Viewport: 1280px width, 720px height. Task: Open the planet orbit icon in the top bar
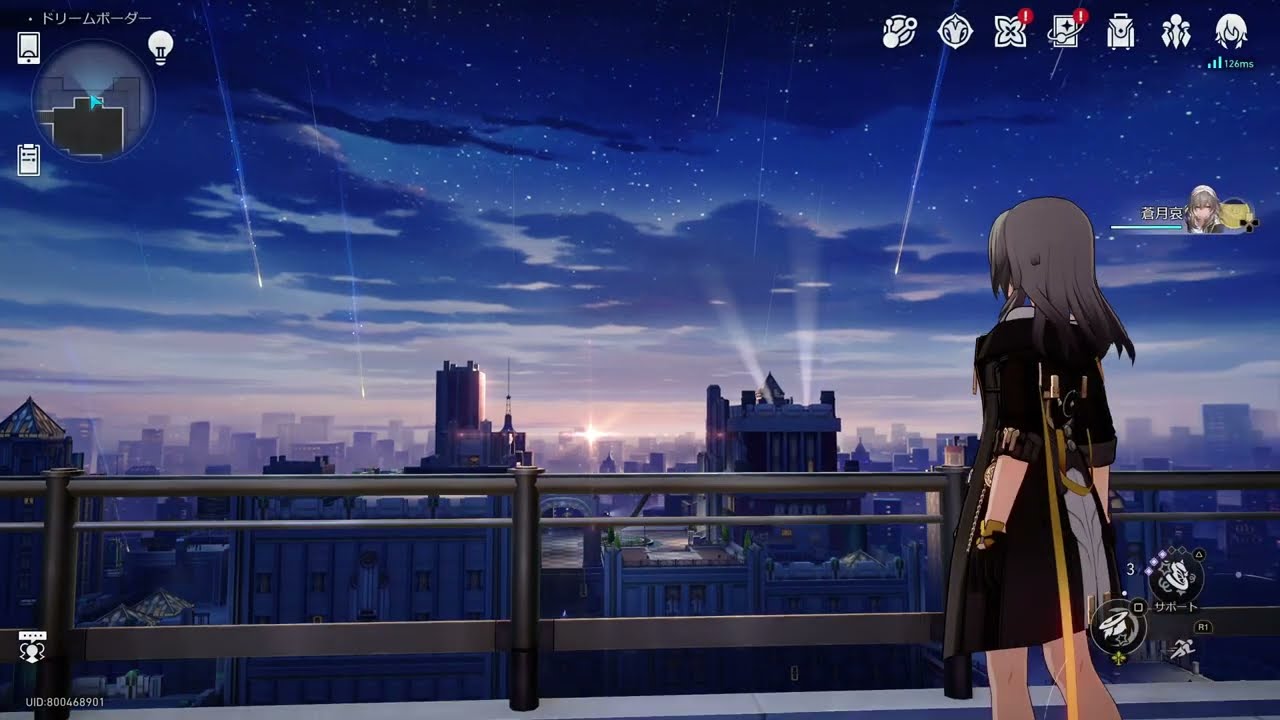[x=899, y=33]
